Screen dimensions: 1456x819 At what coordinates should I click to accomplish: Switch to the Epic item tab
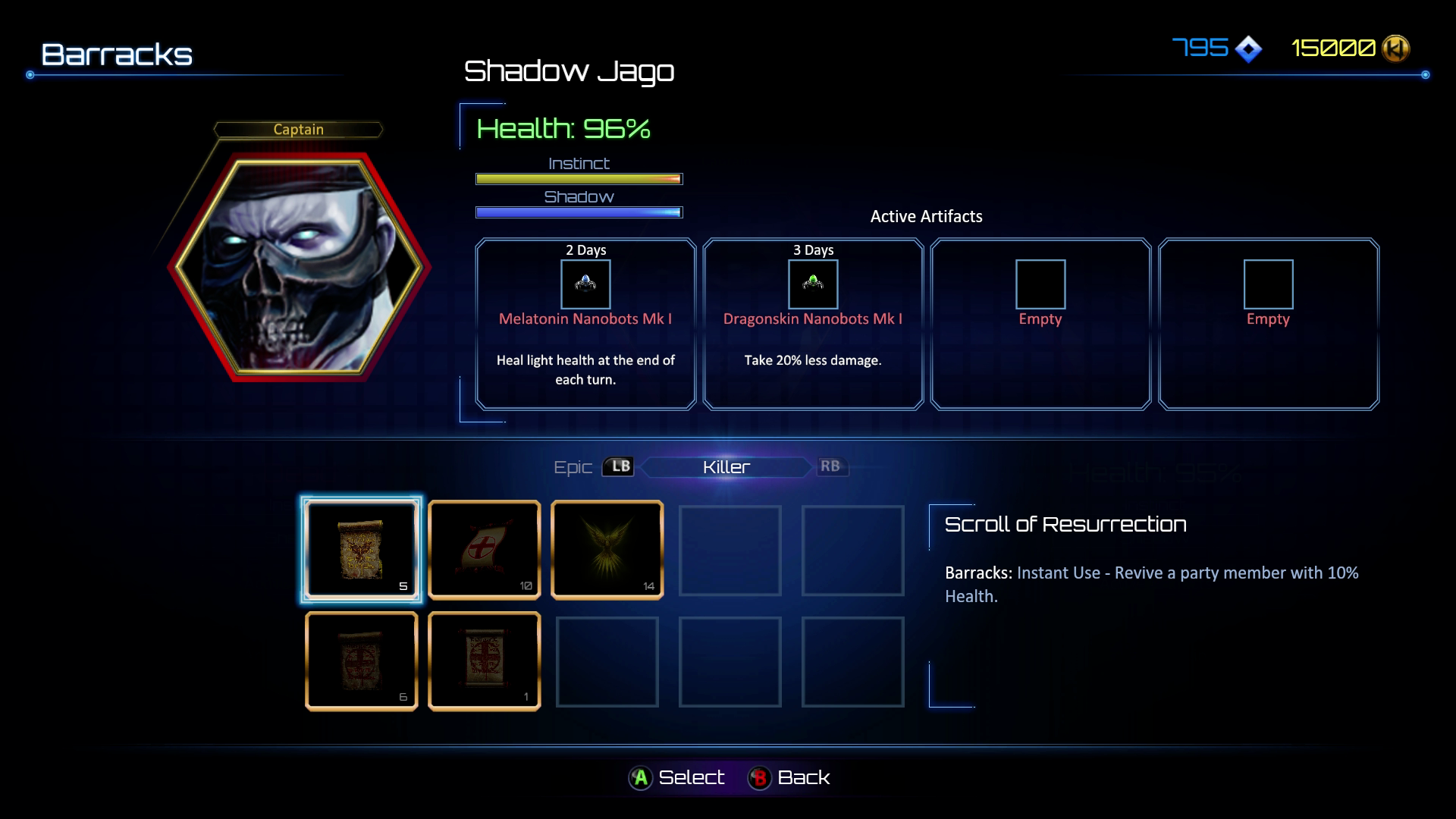[574, 467]
